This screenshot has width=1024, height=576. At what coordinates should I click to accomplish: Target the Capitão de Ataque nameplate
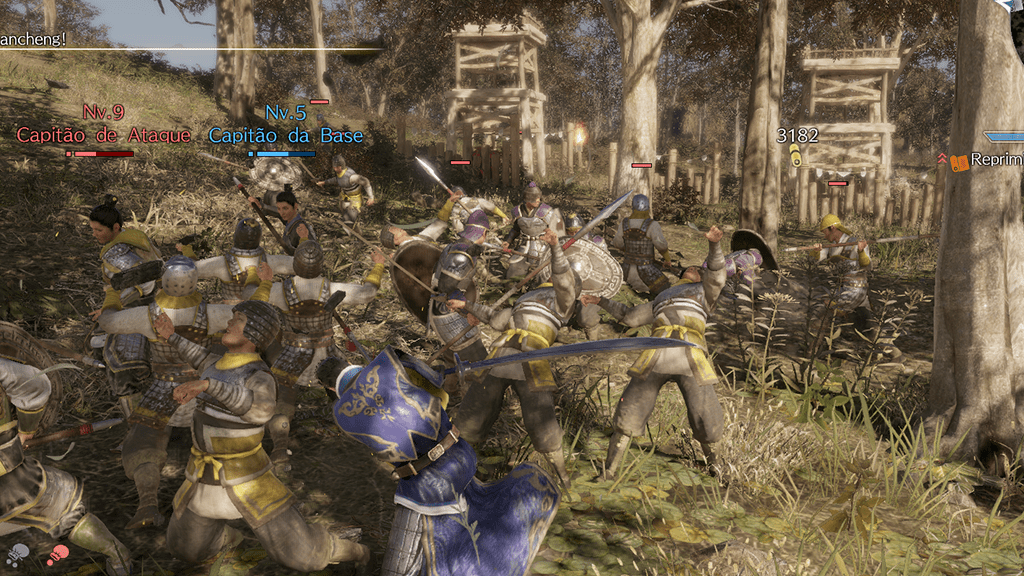pyautogui.click(x=103, y=135)
